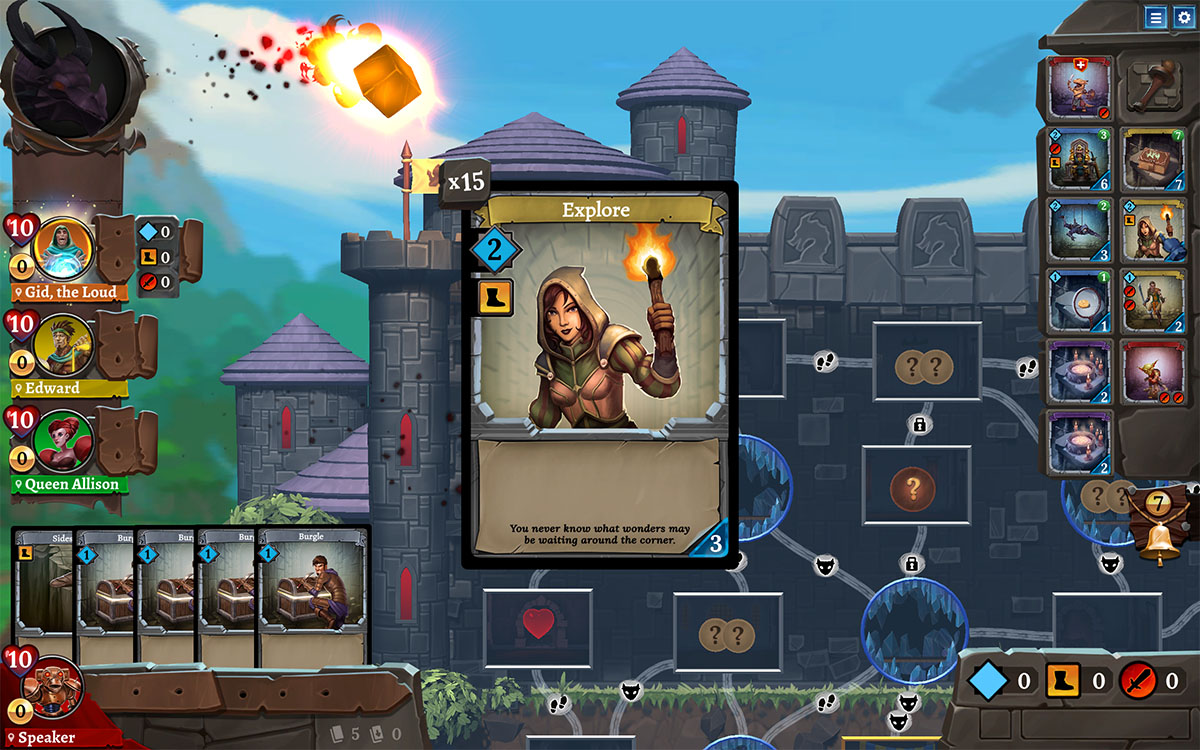Click Edward's player portrait
The image size is (1200, 750).
(64, 344)
